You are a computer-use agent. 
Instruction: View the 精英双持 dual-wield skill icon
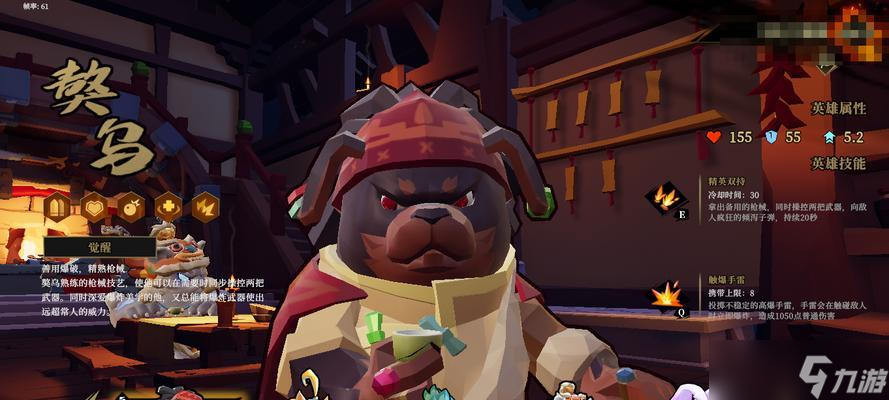tap(665, 197)
